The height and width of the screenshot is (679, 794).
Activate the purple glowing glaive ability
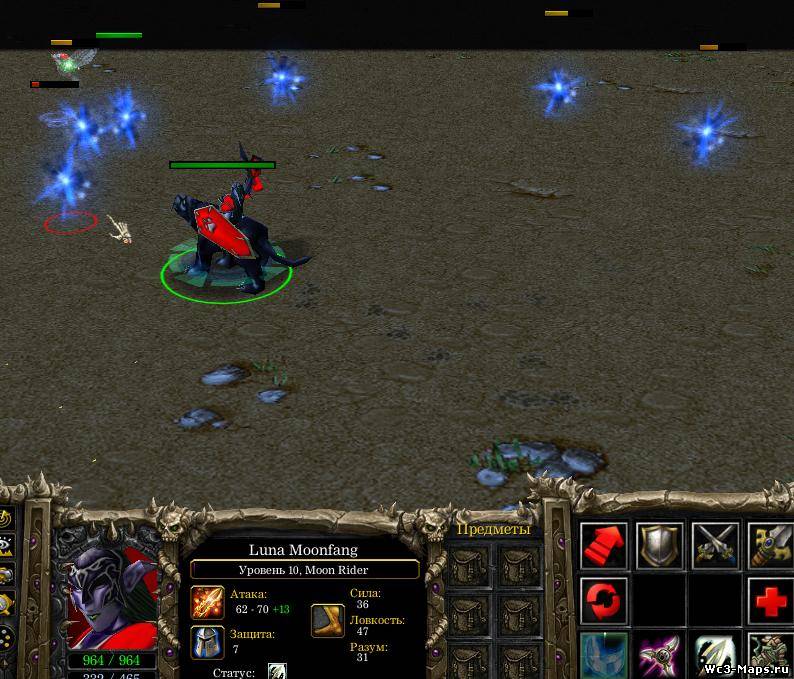pos(660,655)
